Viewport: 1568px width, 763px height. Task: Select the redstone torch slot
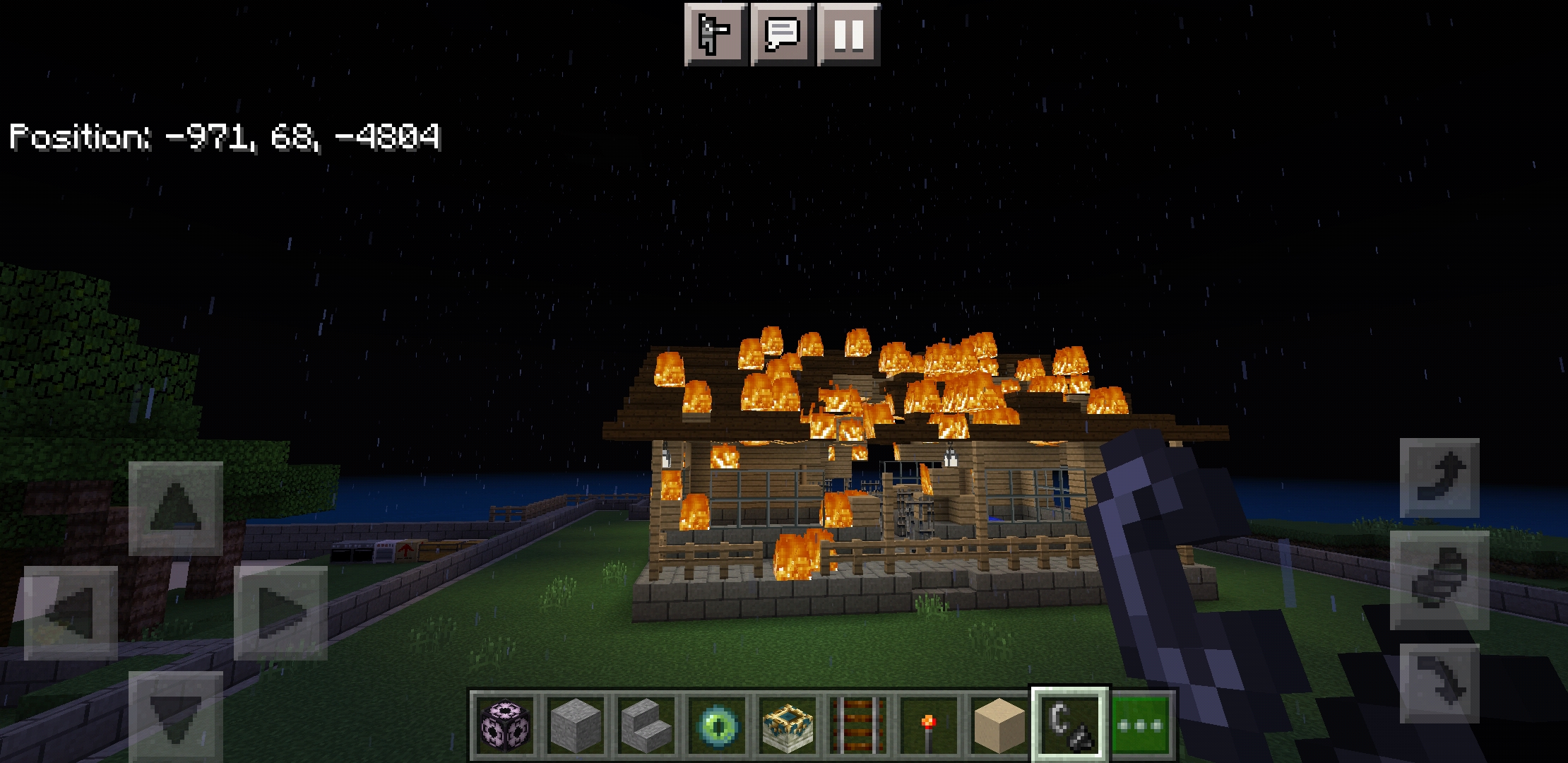(x=928, y=726)
